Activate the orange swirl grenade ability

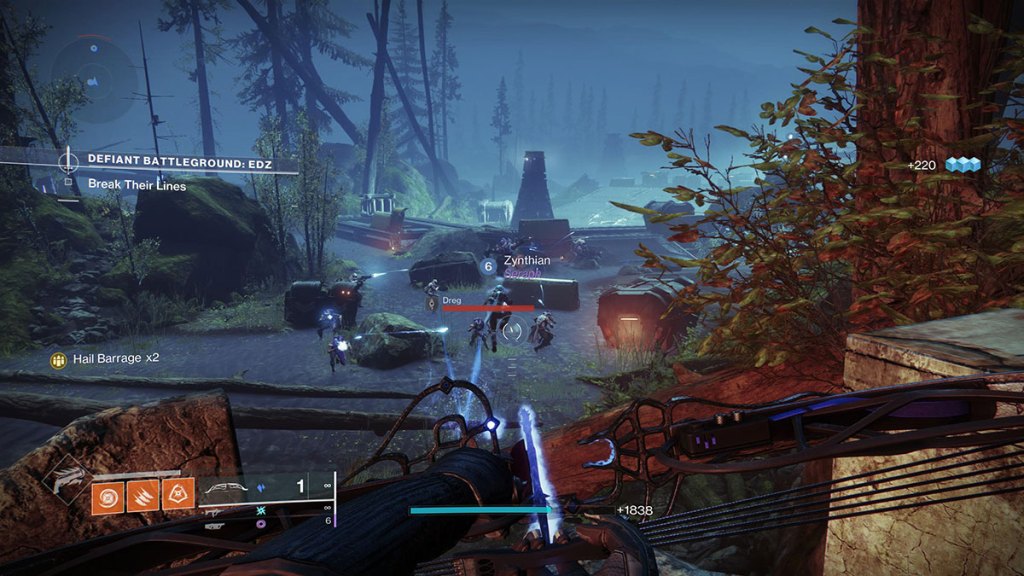tap(109, 497)
